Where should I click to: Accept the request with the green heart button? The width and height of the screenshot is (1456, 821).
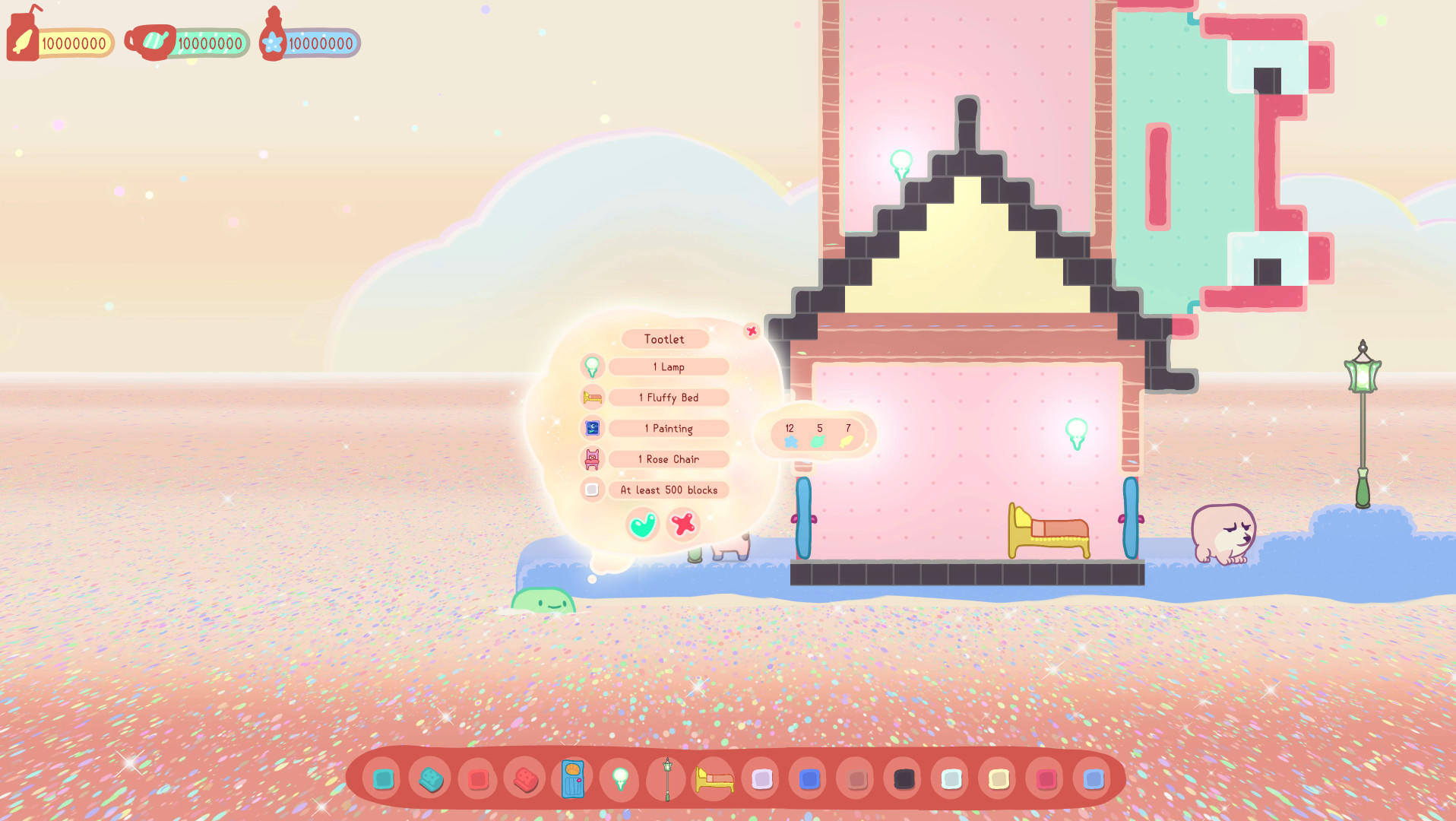point(641,524)
